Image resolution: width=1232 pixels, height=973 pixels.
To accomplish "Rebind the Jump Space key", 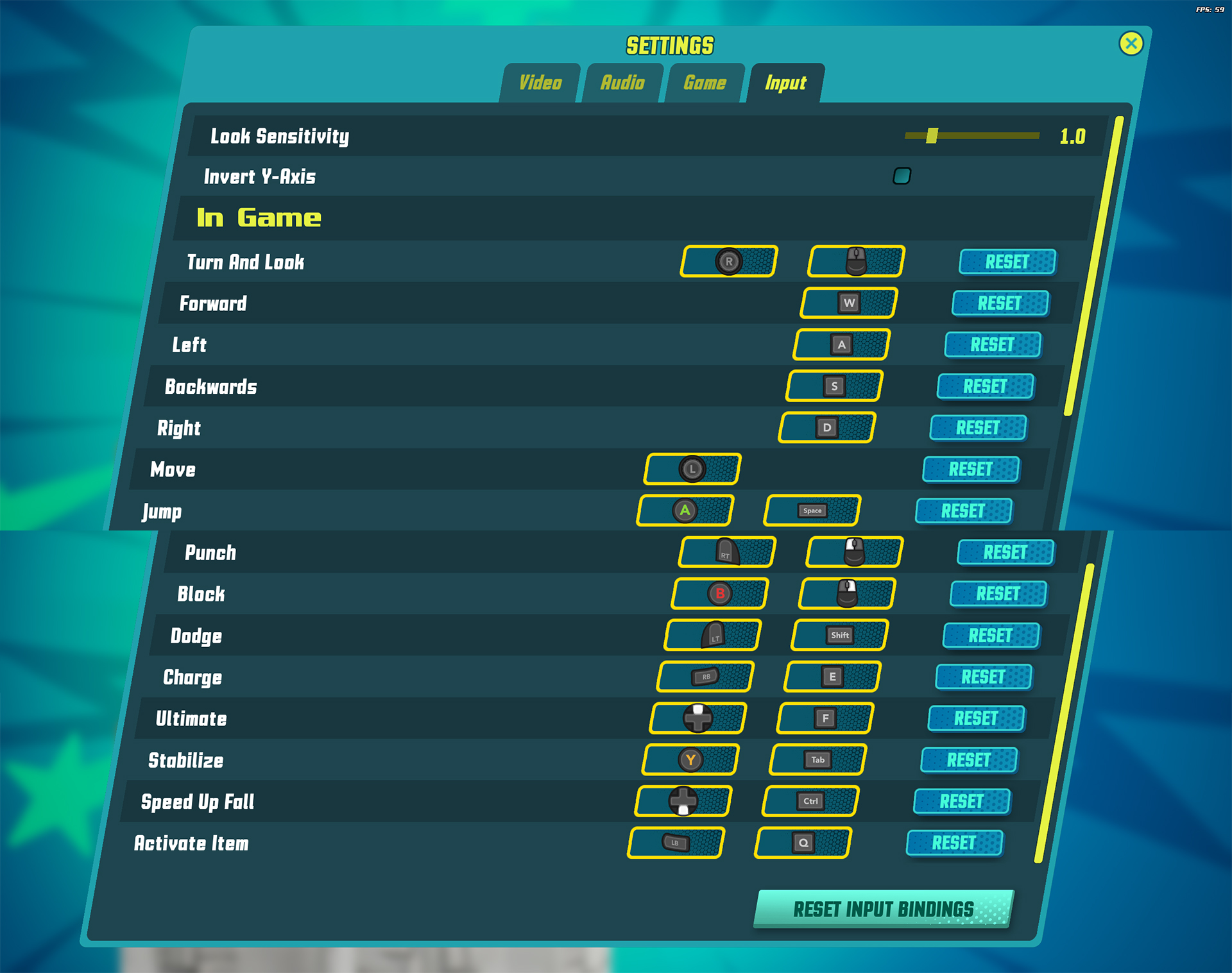I will point(812,511).
